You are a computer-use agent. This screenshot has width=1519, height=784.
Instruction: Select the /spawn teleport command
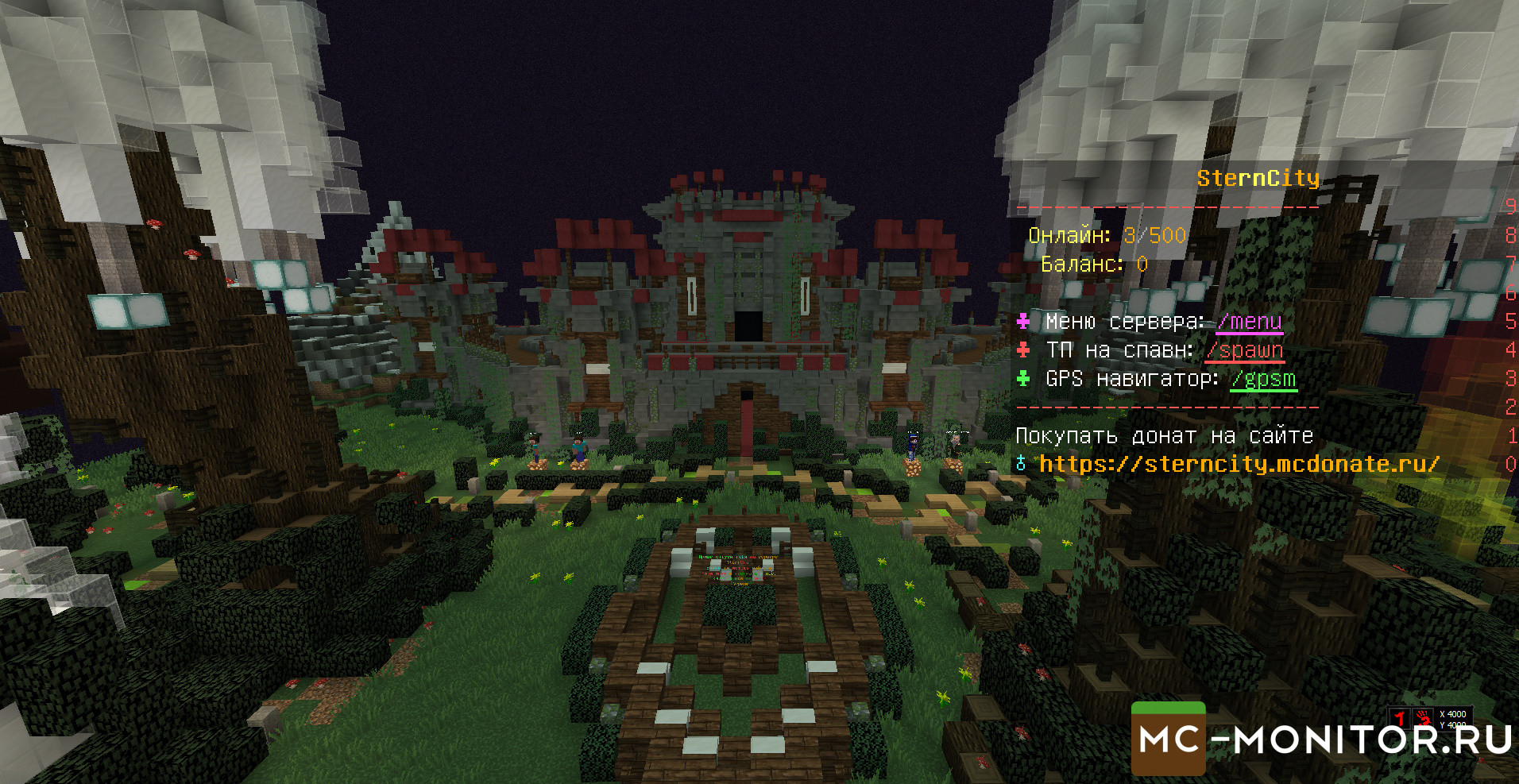(x=1244, y=350)
